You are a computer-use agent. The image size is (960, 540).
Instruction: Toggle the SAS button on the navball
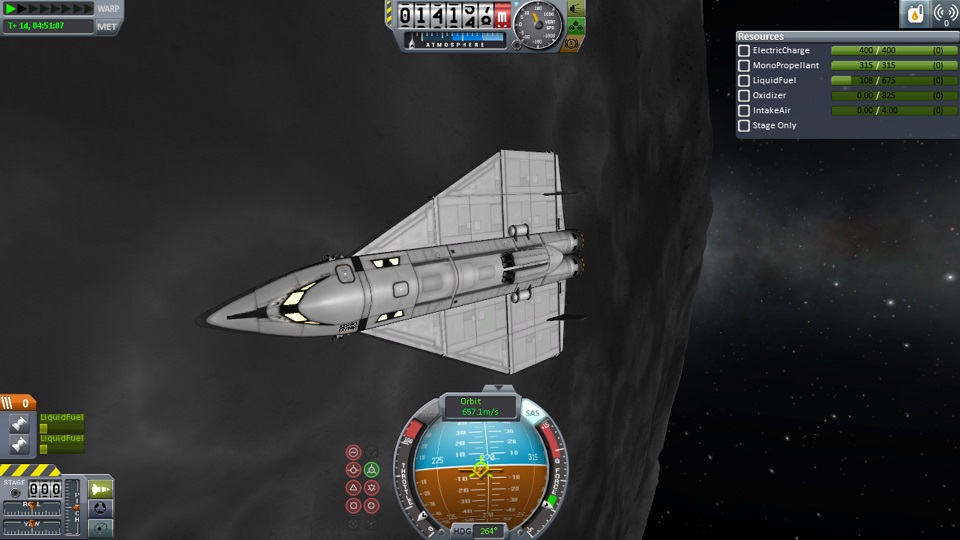point(533,412)
